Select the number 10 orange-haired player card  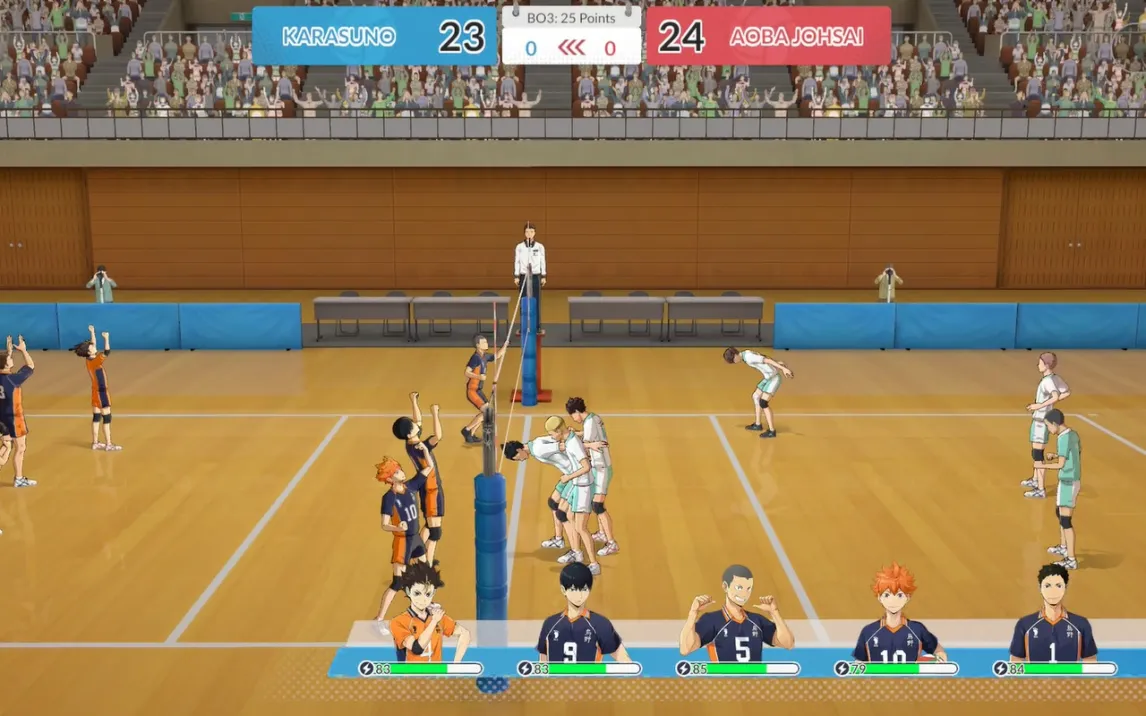click(x=895, y=620)
